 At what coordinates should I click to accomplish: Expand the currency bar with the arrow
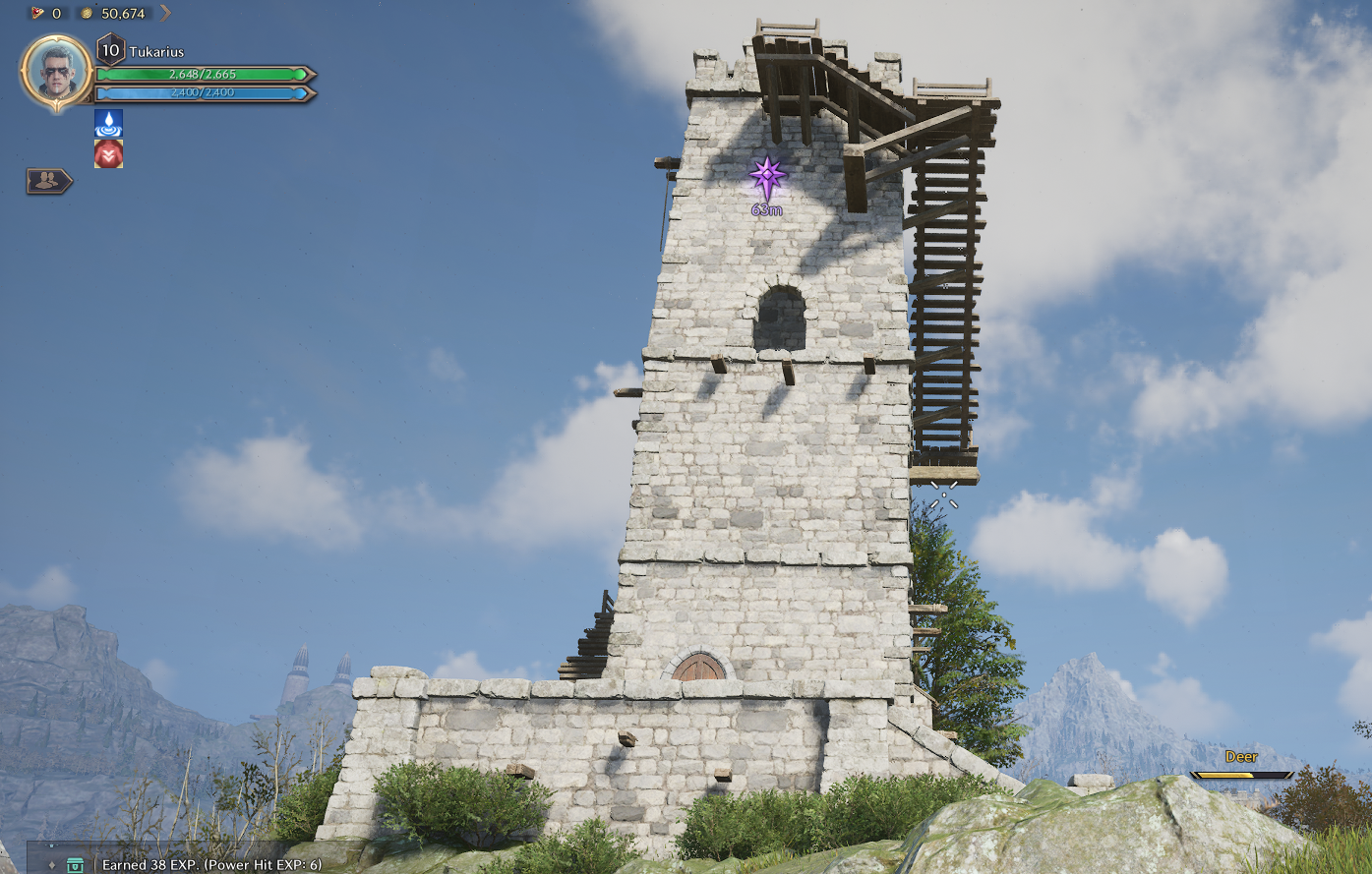pos(165,13)
